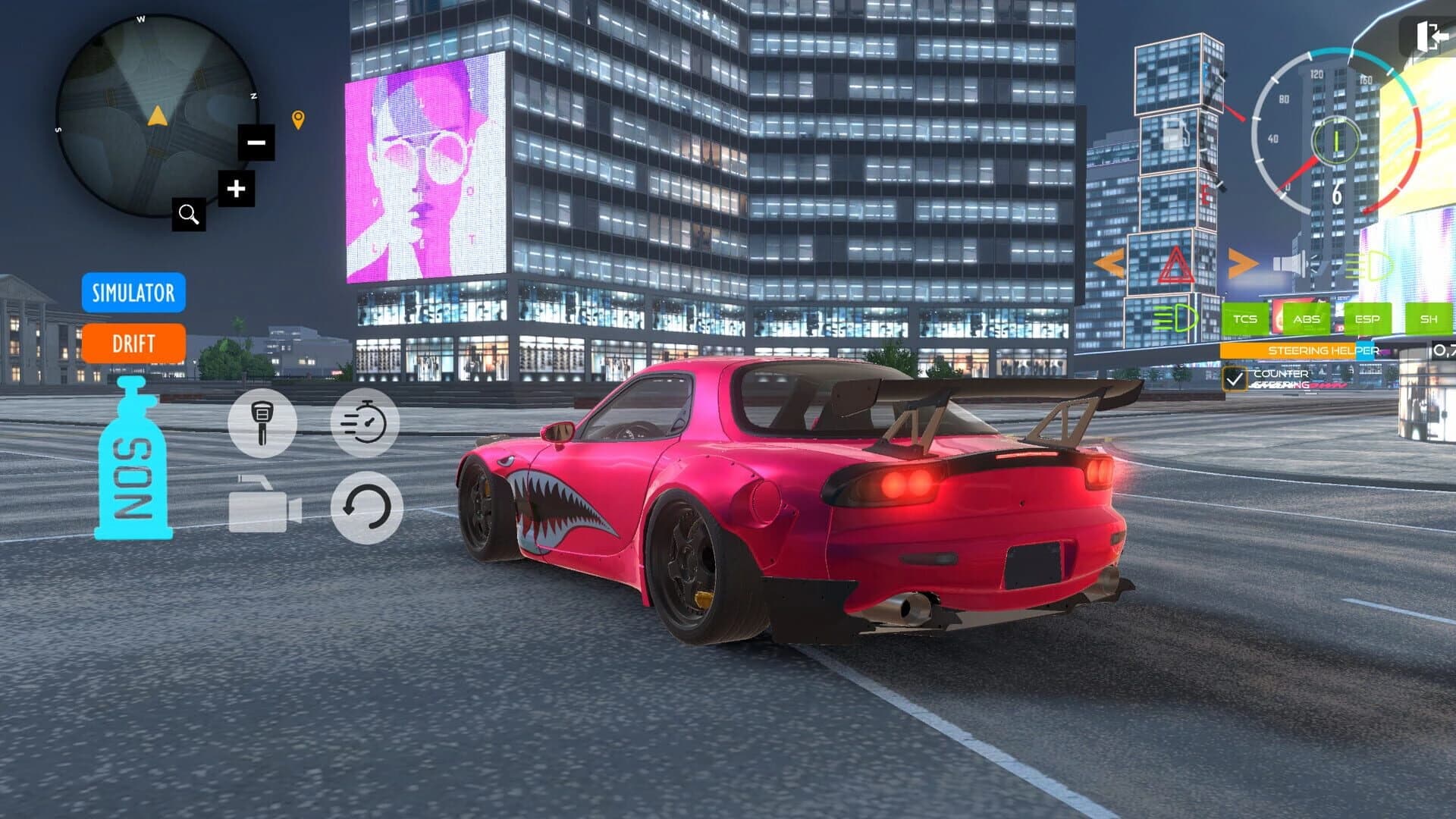Click the car remote key icon
1456x819 pixels.
click(262, 423)
